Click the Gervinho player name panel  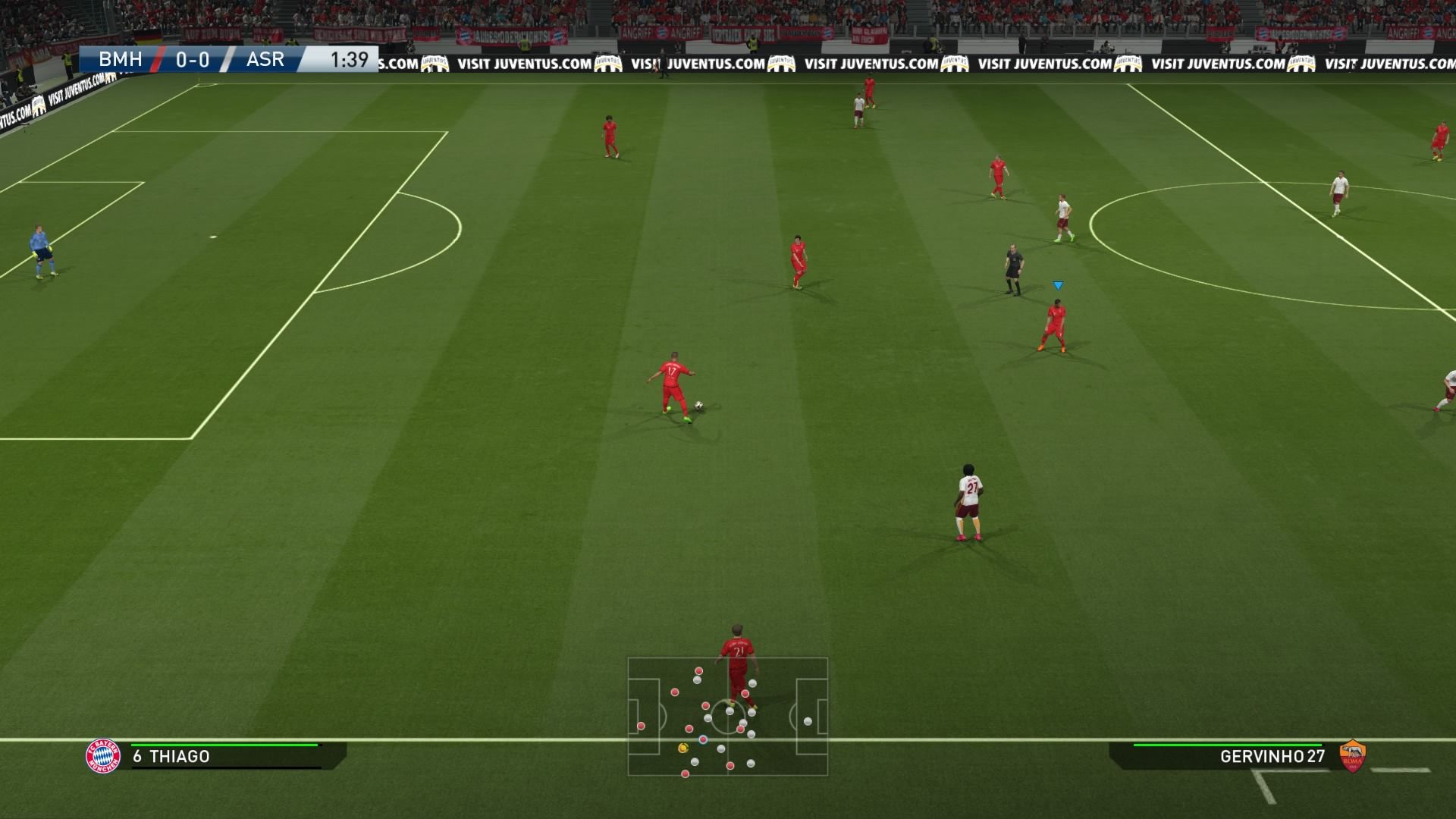pos(1228,756)
